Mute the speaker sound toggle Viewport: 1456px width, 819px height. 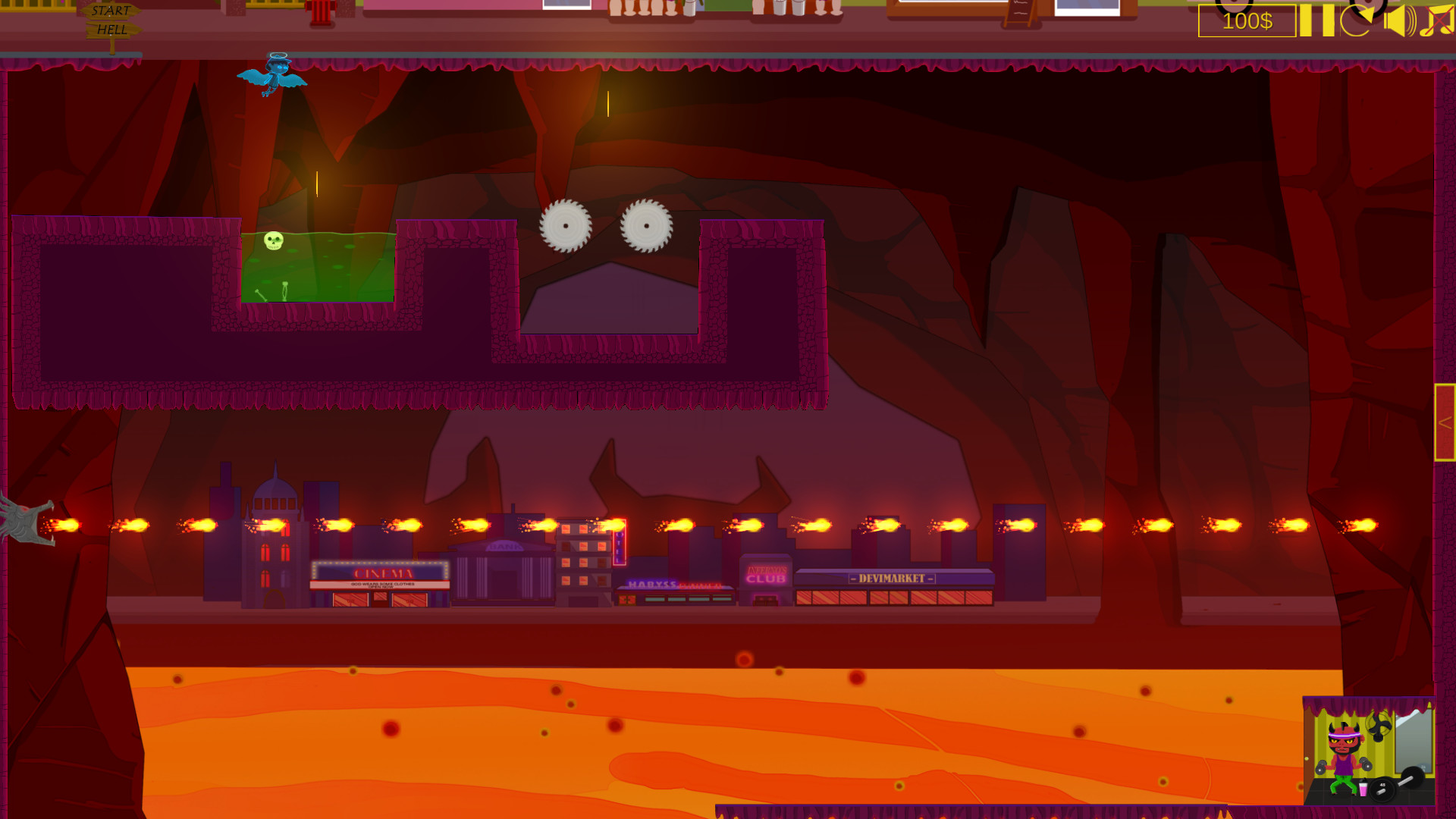(1399, 21)
